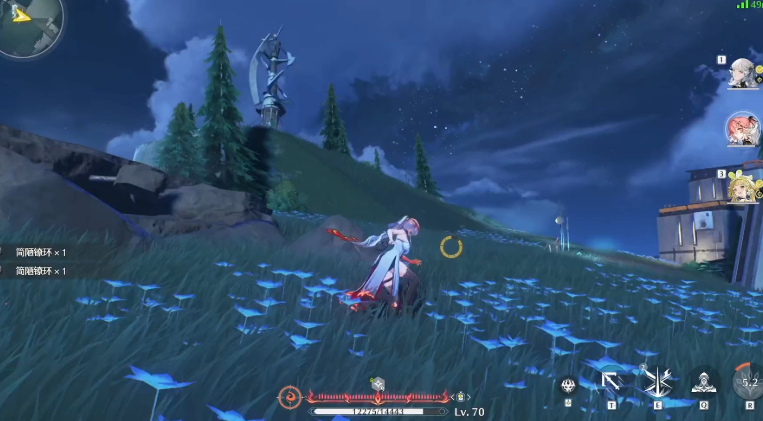
Task: Click the orange swirl forte emblem
Action: click(x=291, y=397)
